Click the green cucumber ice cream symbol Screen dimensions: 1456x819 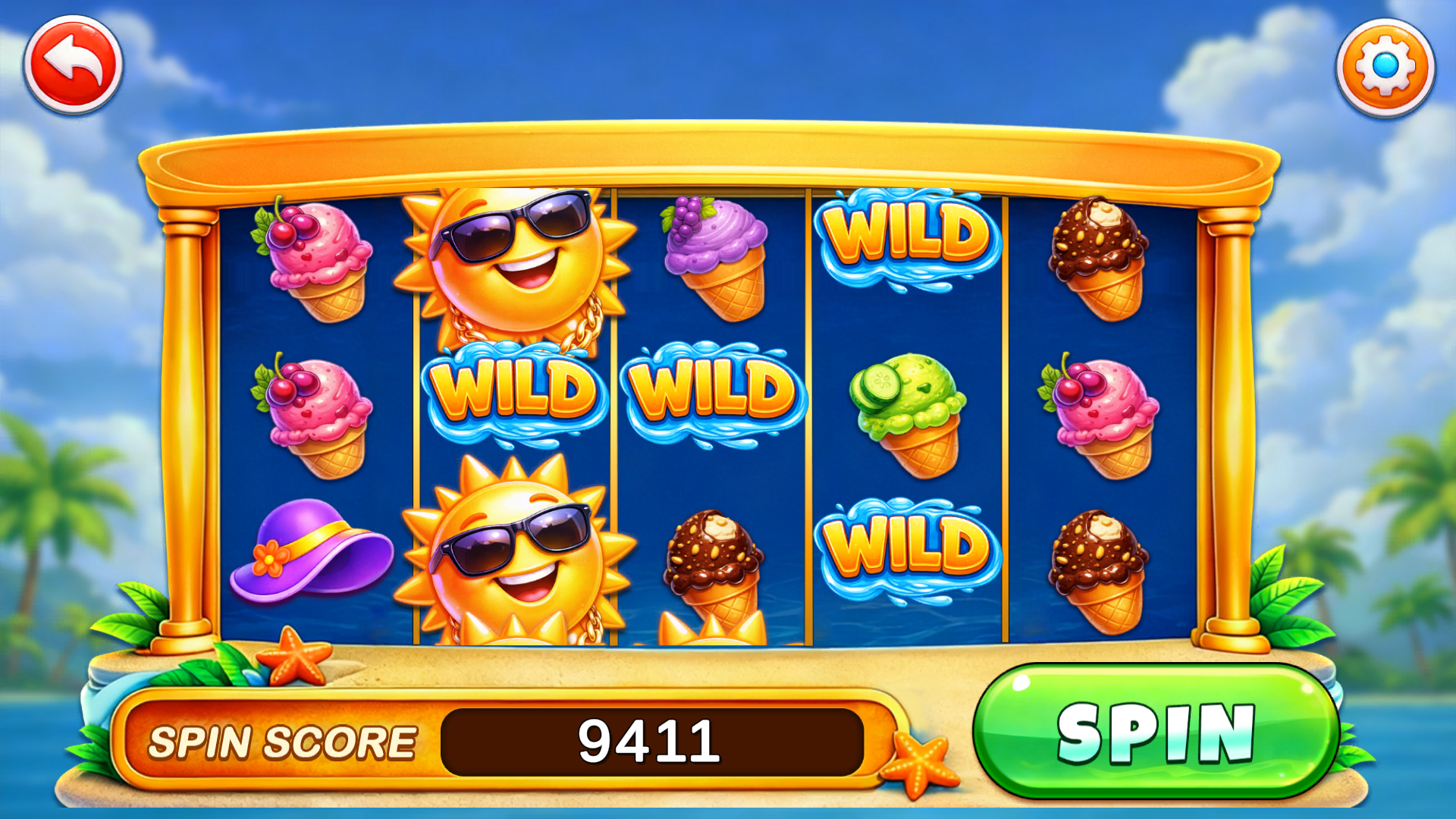[906, 409]
